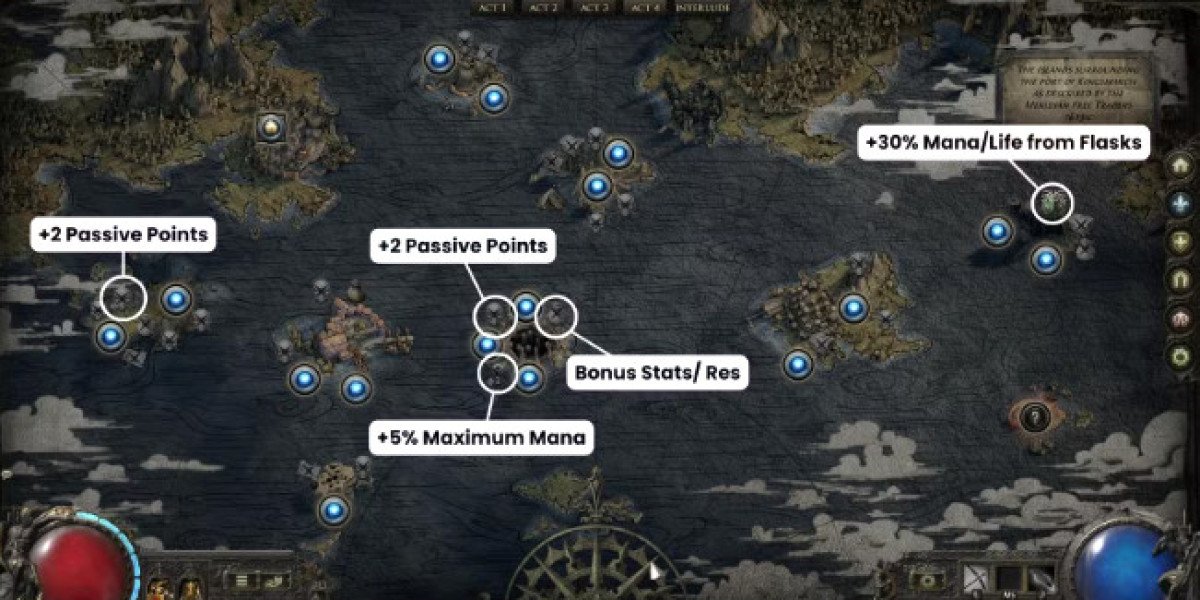This screenshot has height=600, width=1200.
Task: Click the circled skull marker labeled Bonus Stats/Res
Action: pos(556,317)
